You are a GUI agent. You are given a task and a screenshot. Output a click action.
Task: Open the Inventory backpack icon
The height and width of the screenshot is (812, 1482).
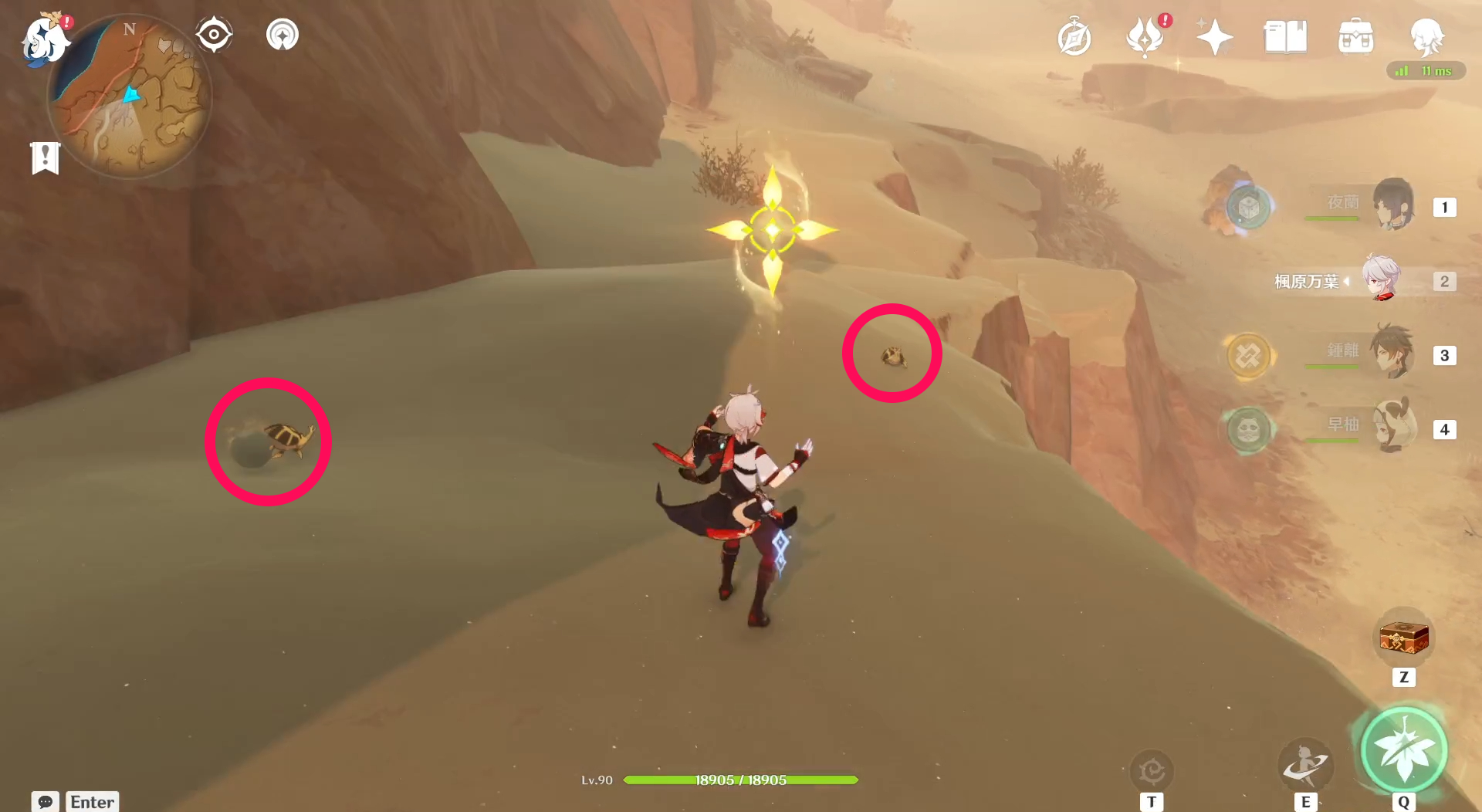pyautogui.click(x=1355, y=34)
